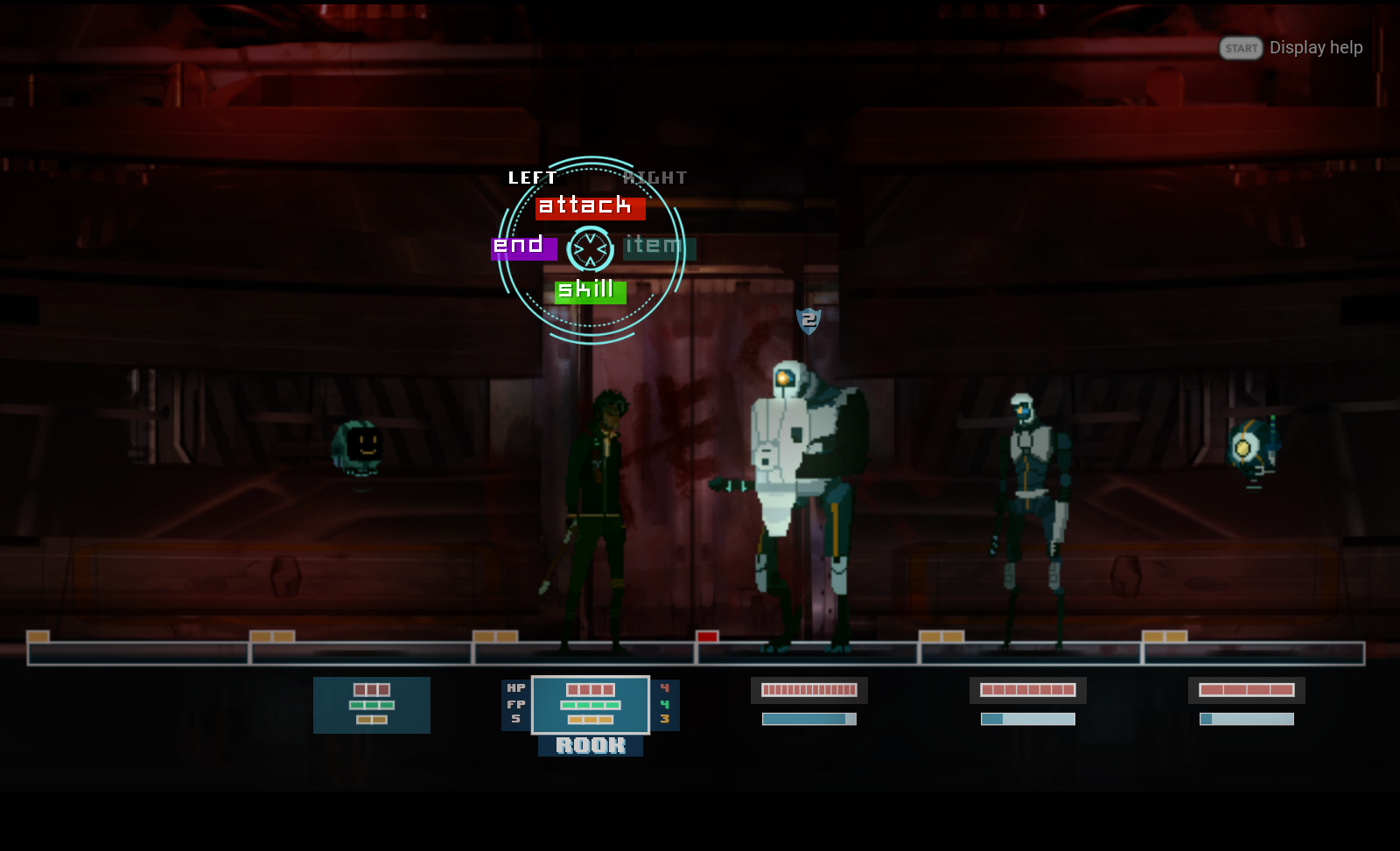Image resolution: width=1400 pixels, height=851 pixels.
Task: Click the shield buff icon above the robot
Action: point(808,320)
